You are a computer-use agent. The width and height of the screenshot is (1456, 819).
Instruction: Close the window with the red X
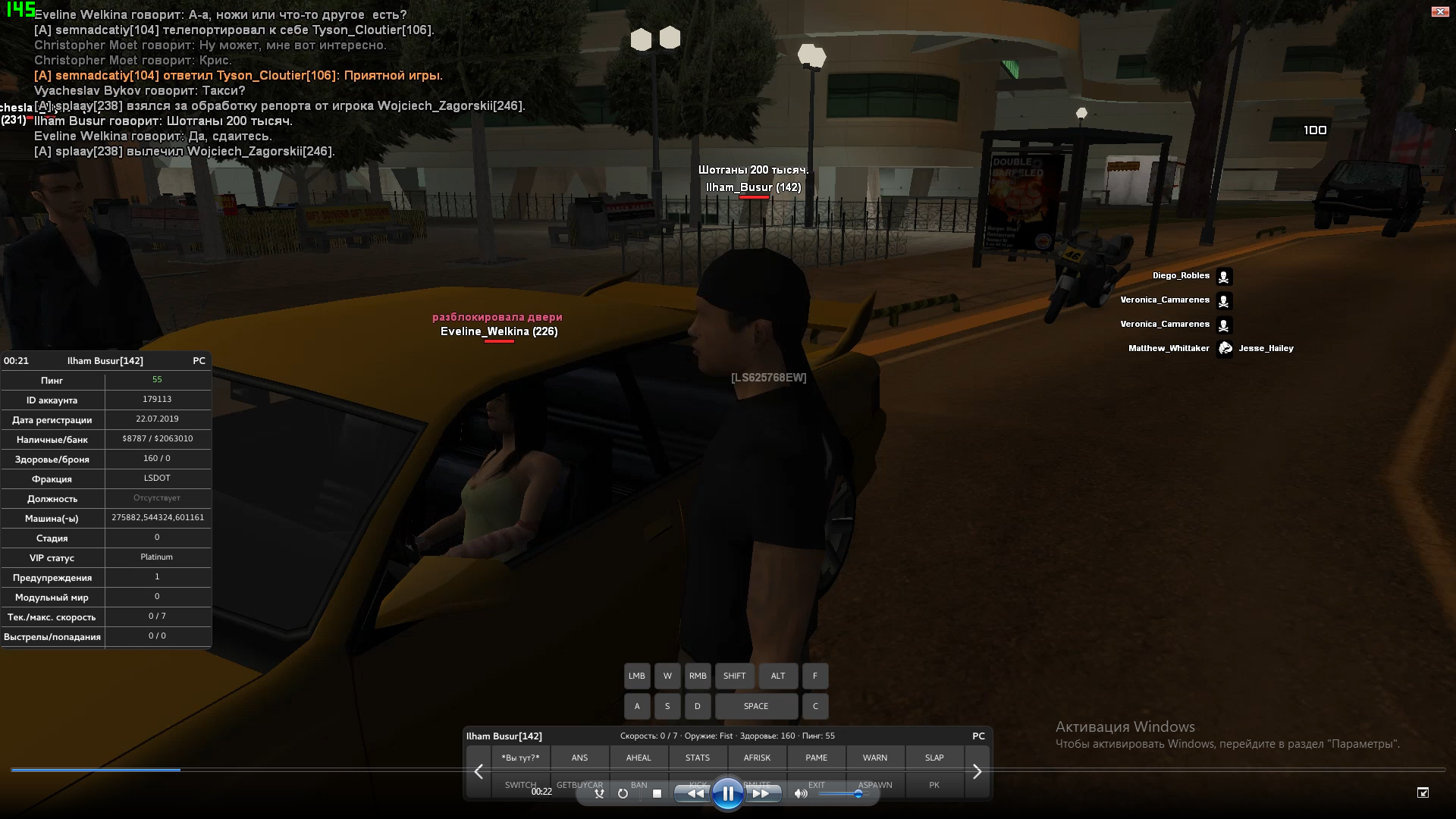pyautogui.click(x=1439, y=11)
